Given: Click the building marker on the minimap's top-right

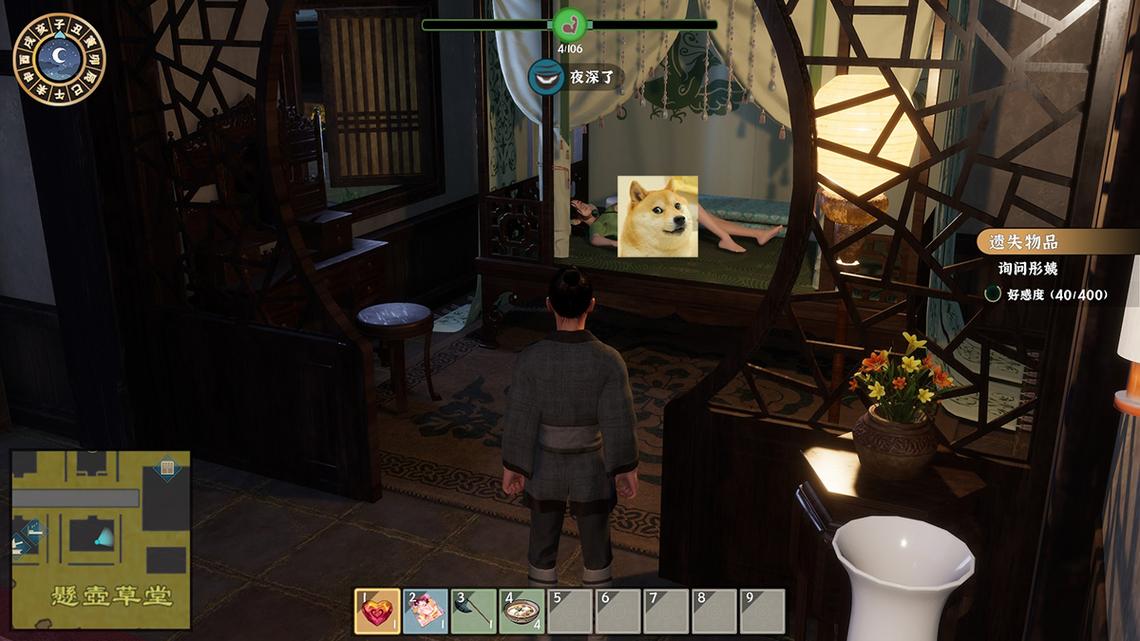Looking at the screenshot, I should coord(168,468).
